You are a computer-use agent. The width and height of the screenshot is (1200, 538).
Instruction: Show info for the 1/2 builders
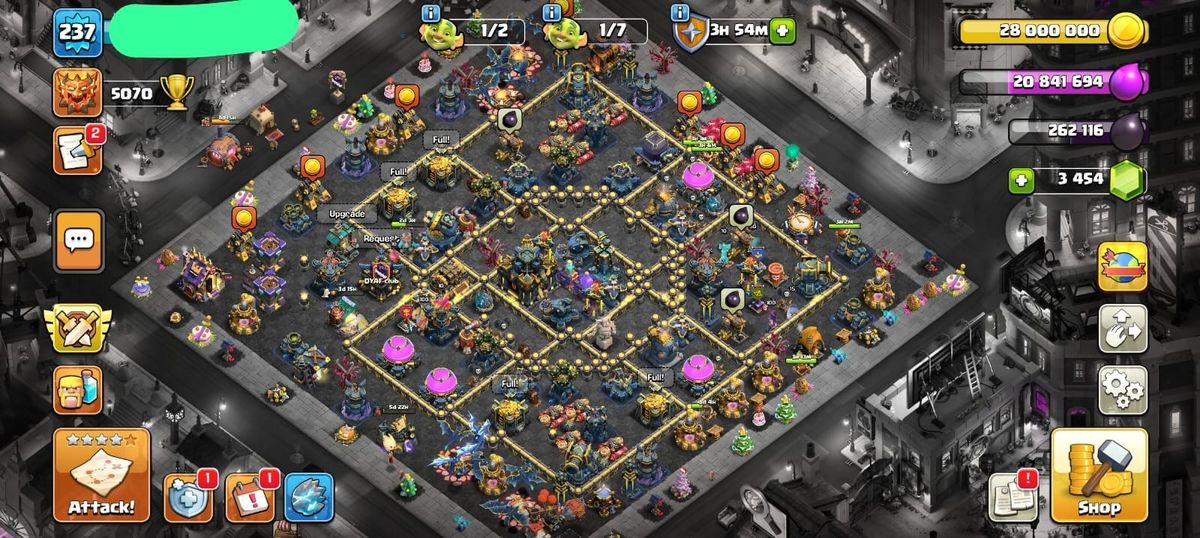(431, 12)
